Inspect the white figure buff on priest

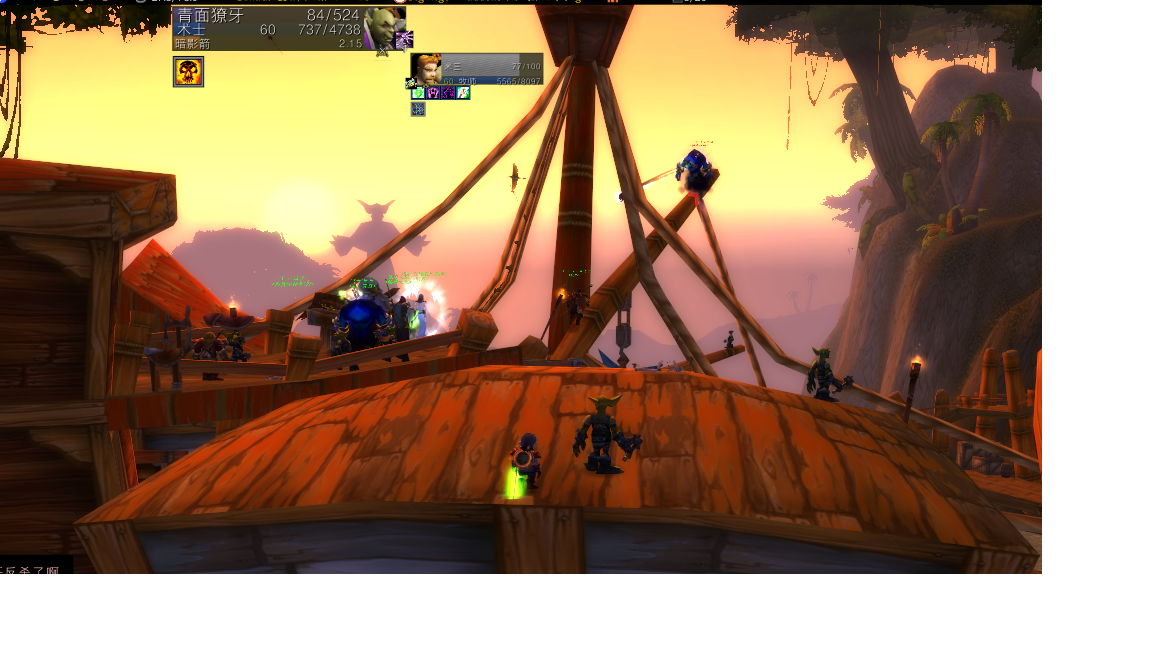click(x=463, y=93)
